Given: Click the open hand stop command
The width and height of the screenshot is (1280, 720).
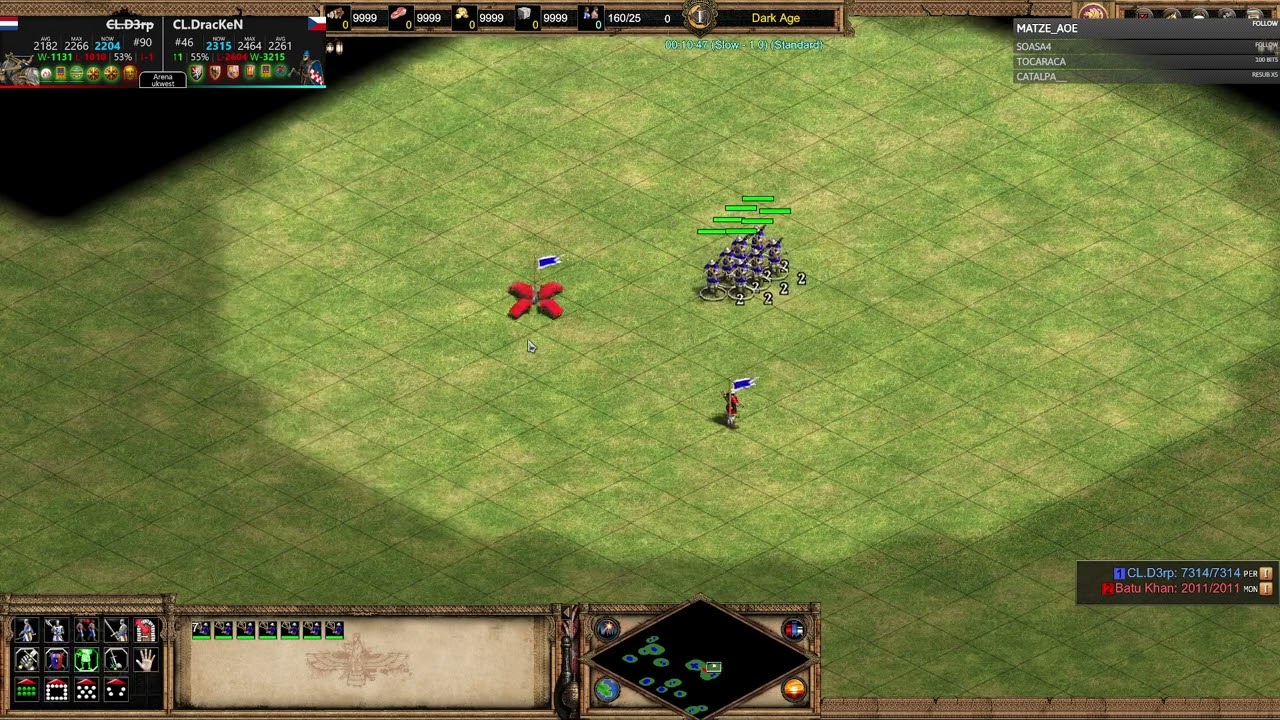Looking at the screenshot, I should [146, 660].
